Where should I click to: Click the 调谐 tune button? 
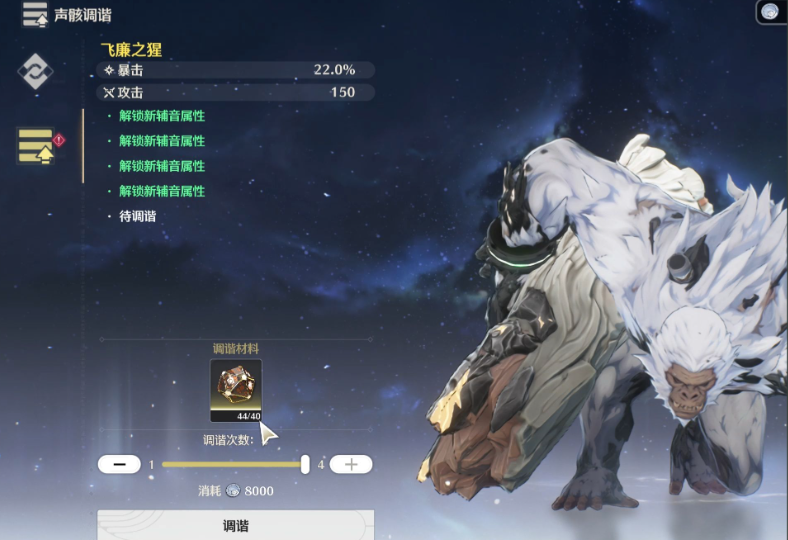point(235,525)
